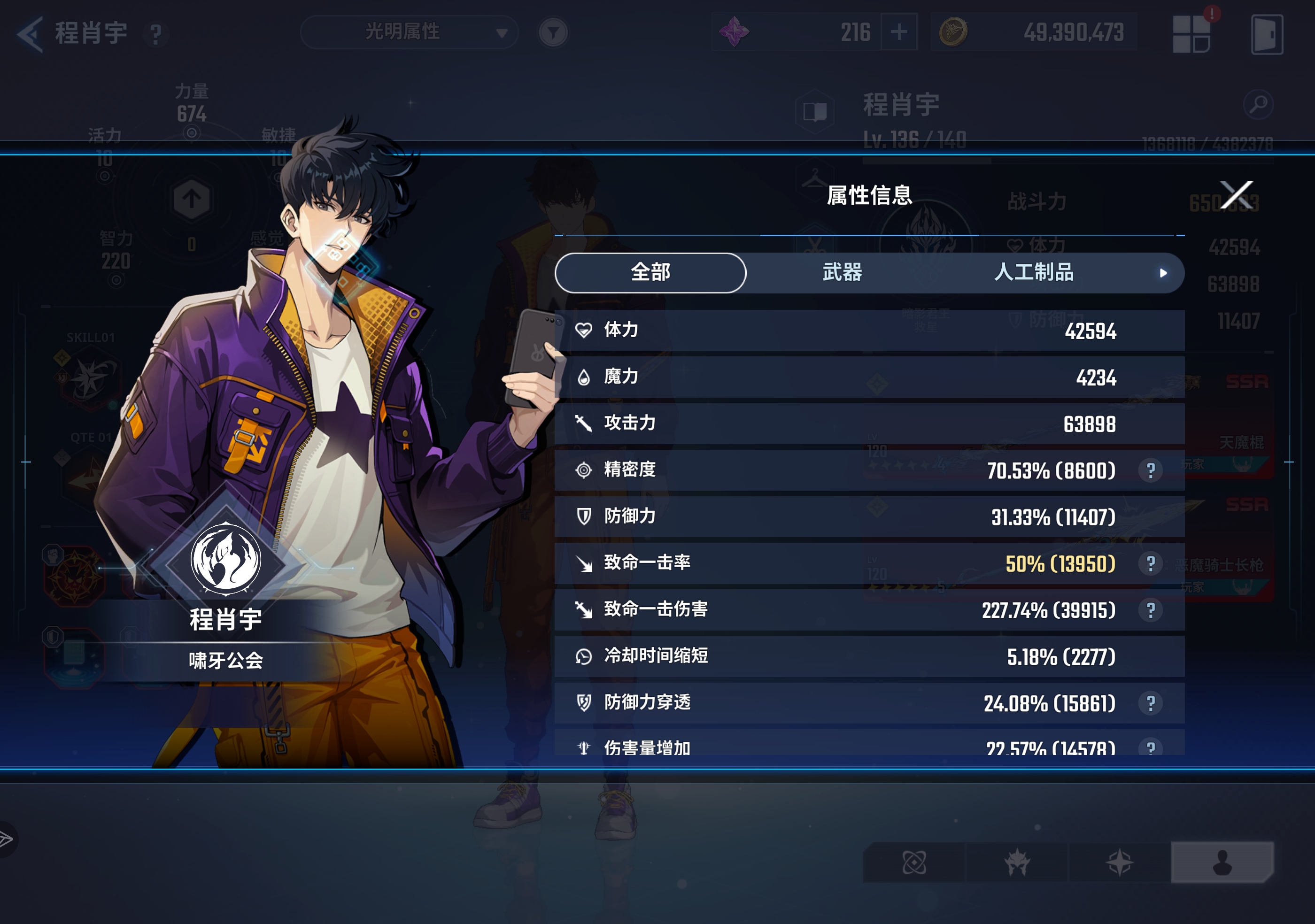The width and height of the screenshot is (1315, 924).
Task: Open the magnifier search icon
Action: click(x=1258, y=104)
